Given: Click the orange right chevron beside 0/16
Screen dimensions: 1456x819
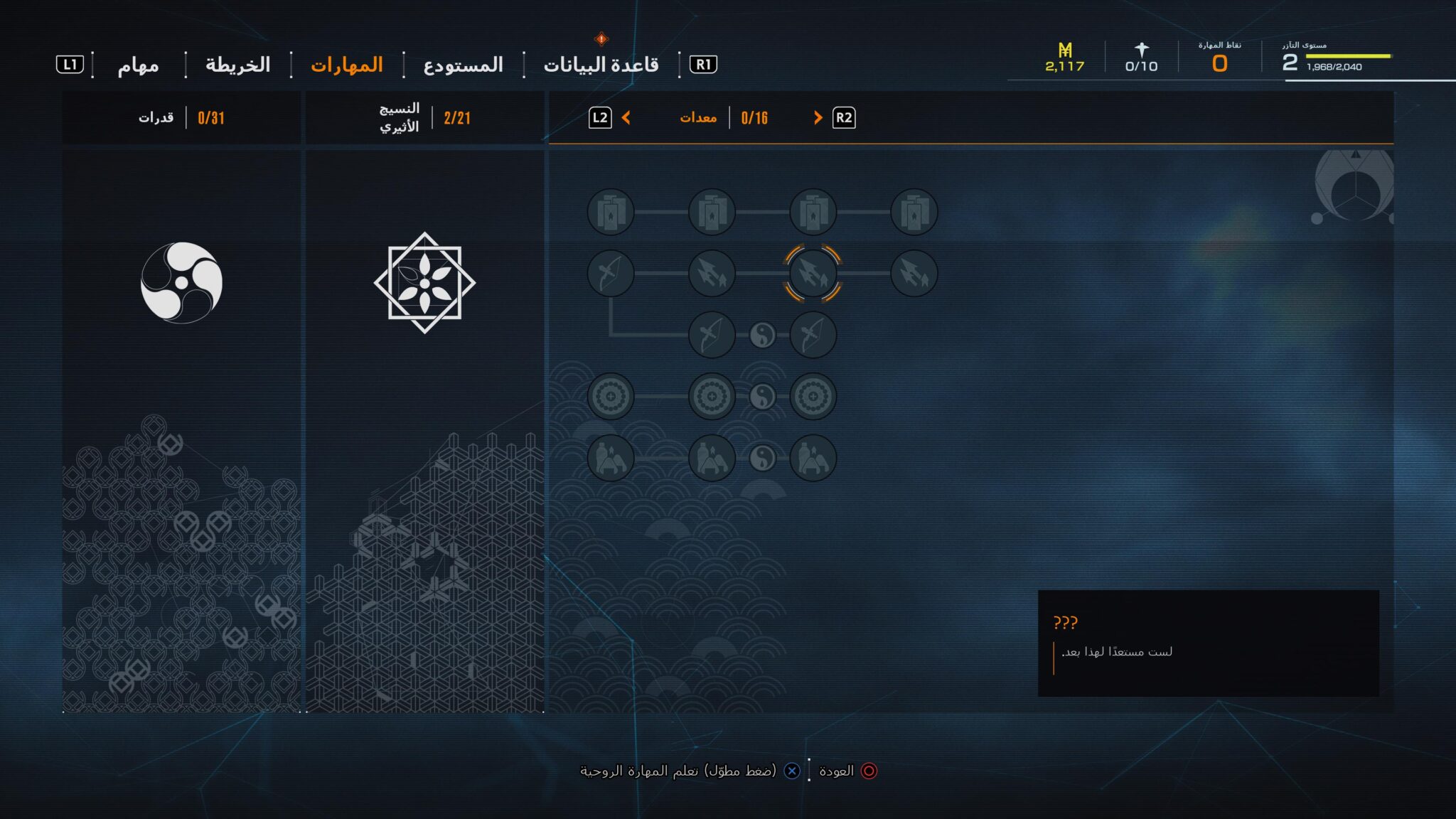Looking at the screenshot, I should click(x=818, y=118).
